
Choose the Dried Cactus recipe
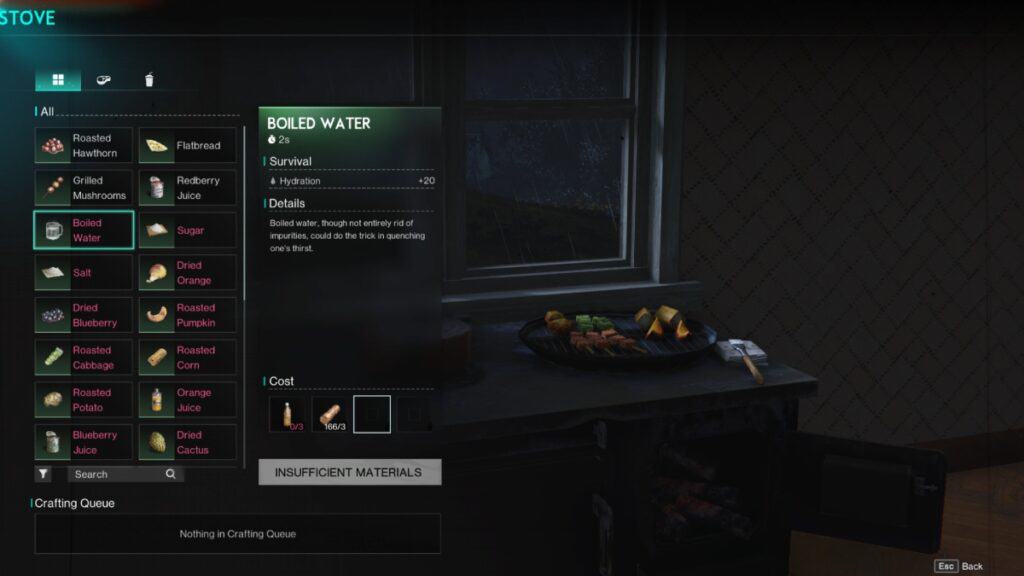[x=188, y=442]
